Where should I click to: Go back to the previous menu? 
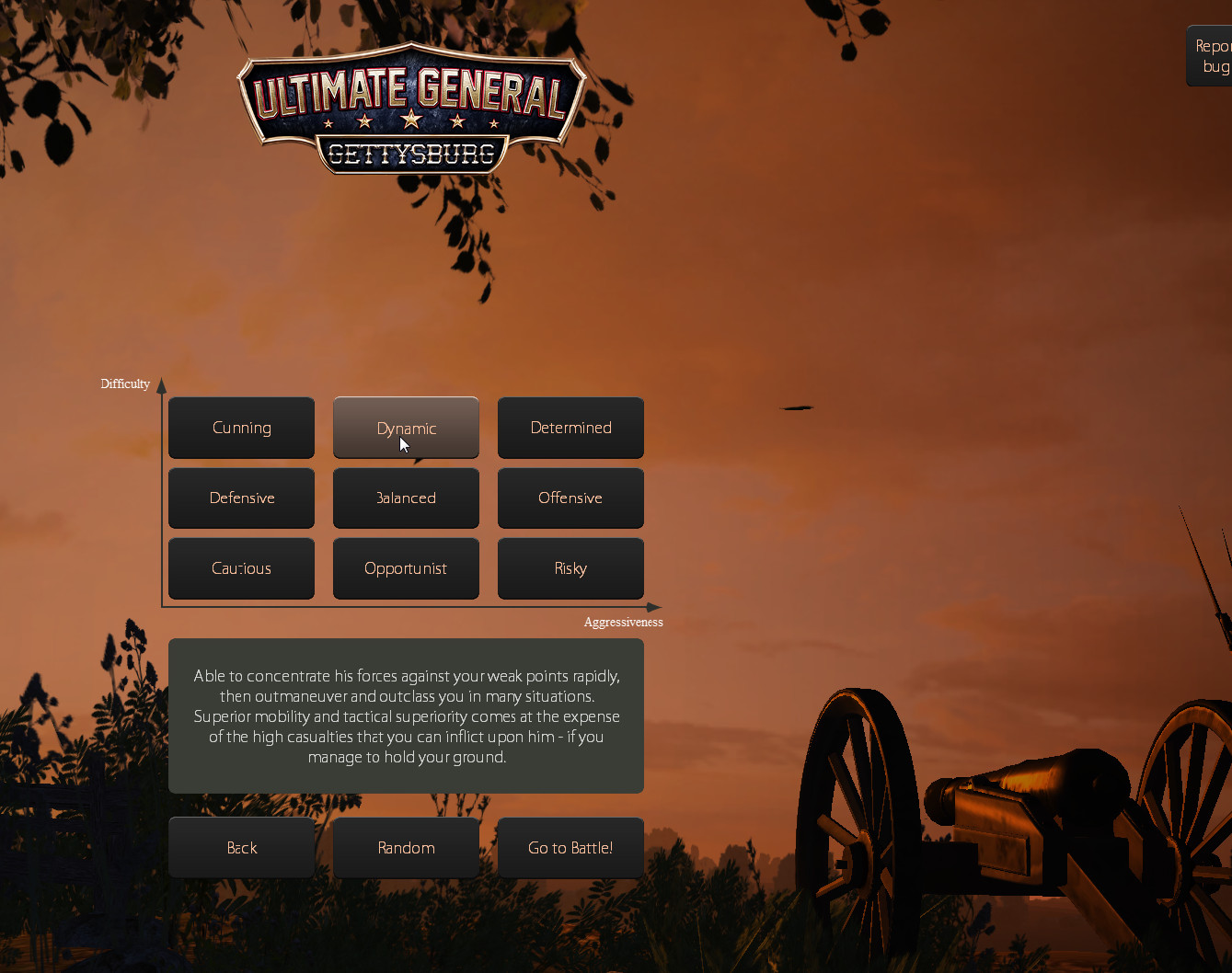click(241, 848)
